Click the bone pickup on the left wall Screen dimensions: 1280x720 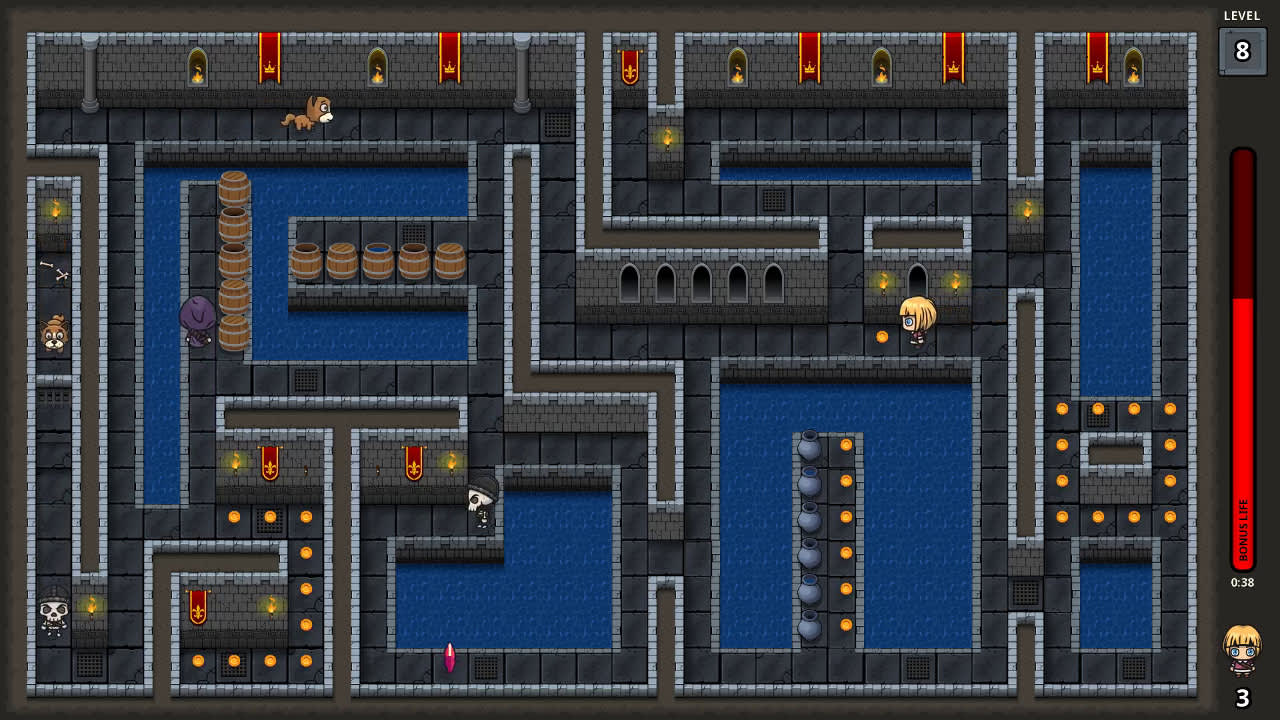(x=55, y=272)
